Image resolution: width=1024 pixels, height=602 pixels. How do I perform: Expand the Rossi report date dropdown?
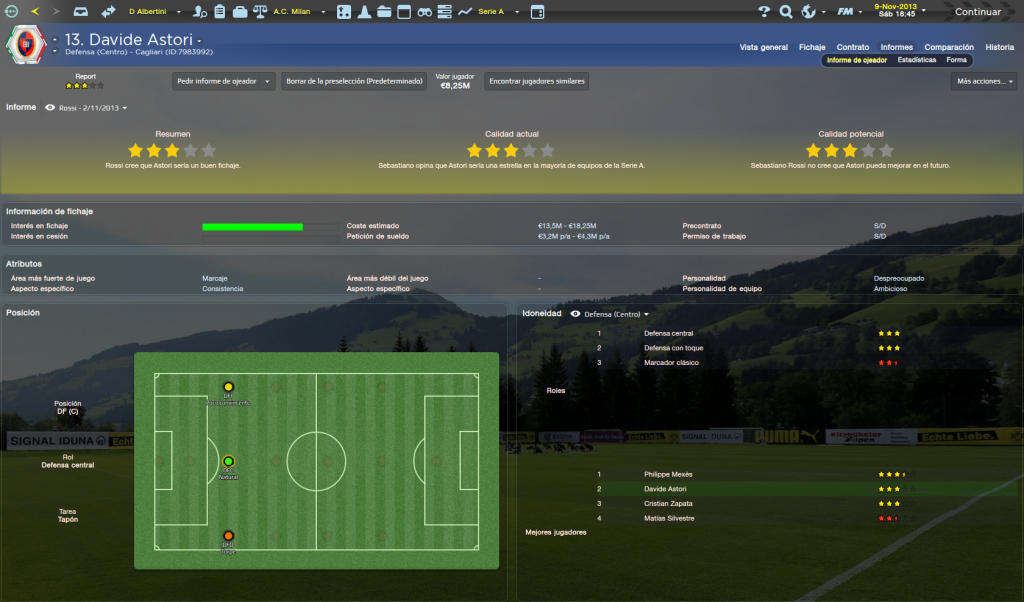click(92, 107)
